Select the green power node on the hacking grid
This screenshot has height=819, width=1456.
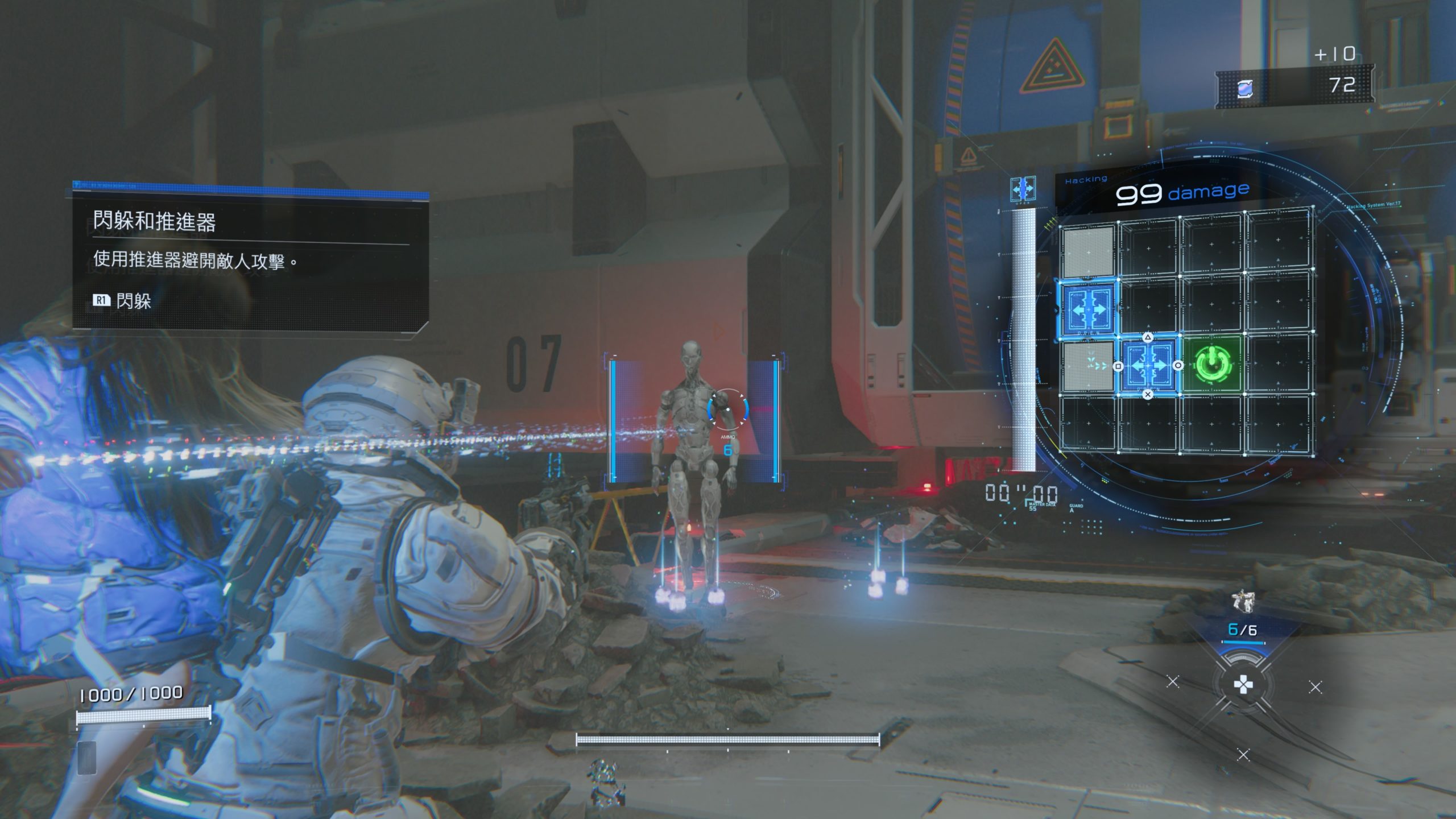tap(1212, 364)
